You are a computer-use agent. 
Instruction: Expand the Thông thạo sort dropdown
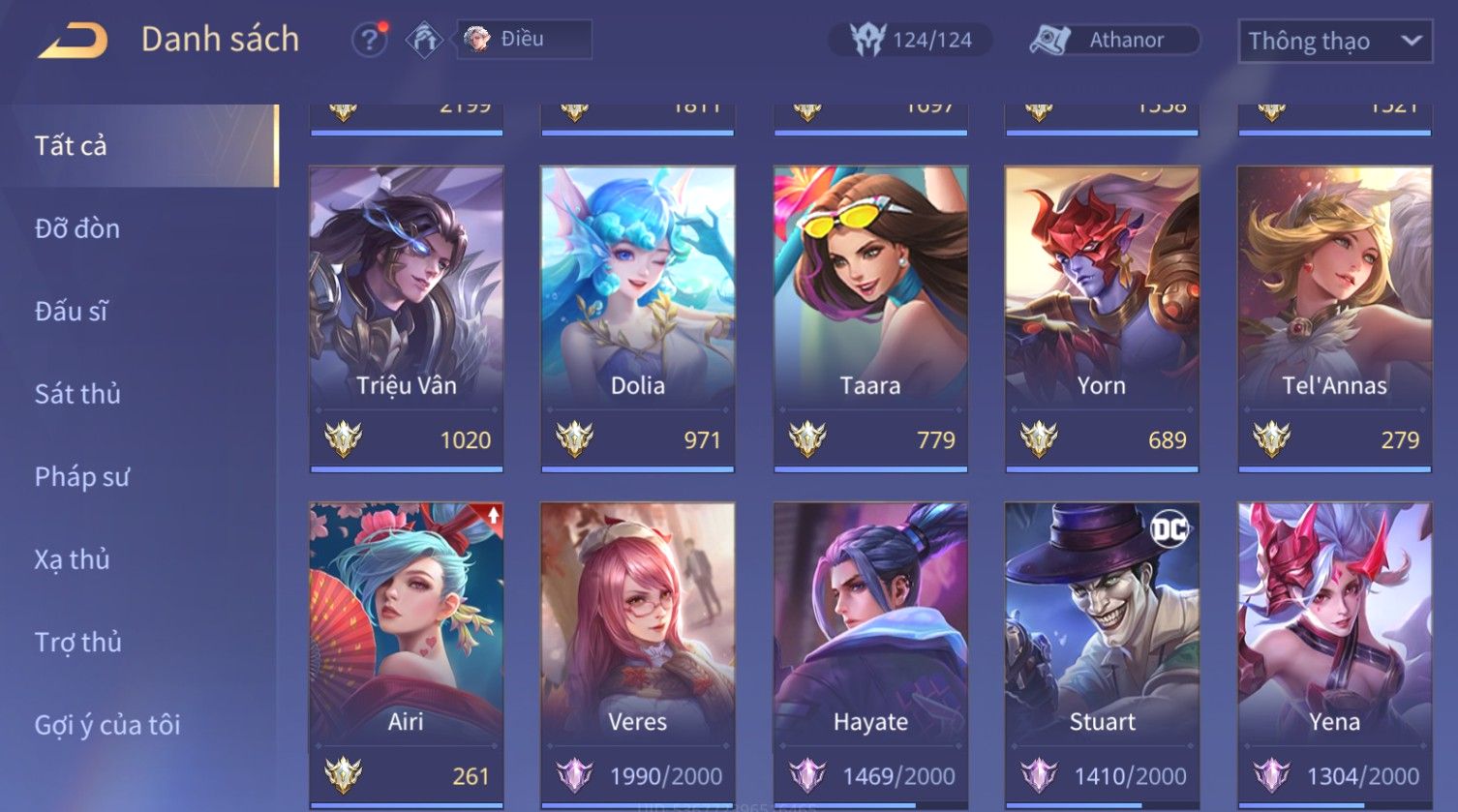[x=1334, y=42]
